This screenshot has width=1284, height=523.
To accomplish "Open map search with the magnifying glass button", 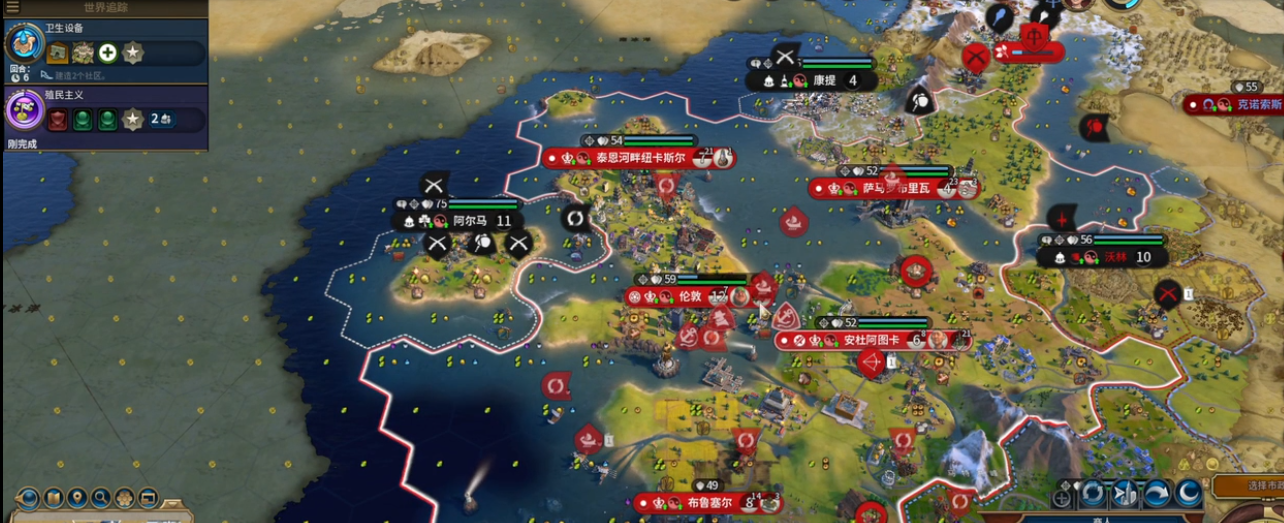I will tap(101, 497).
